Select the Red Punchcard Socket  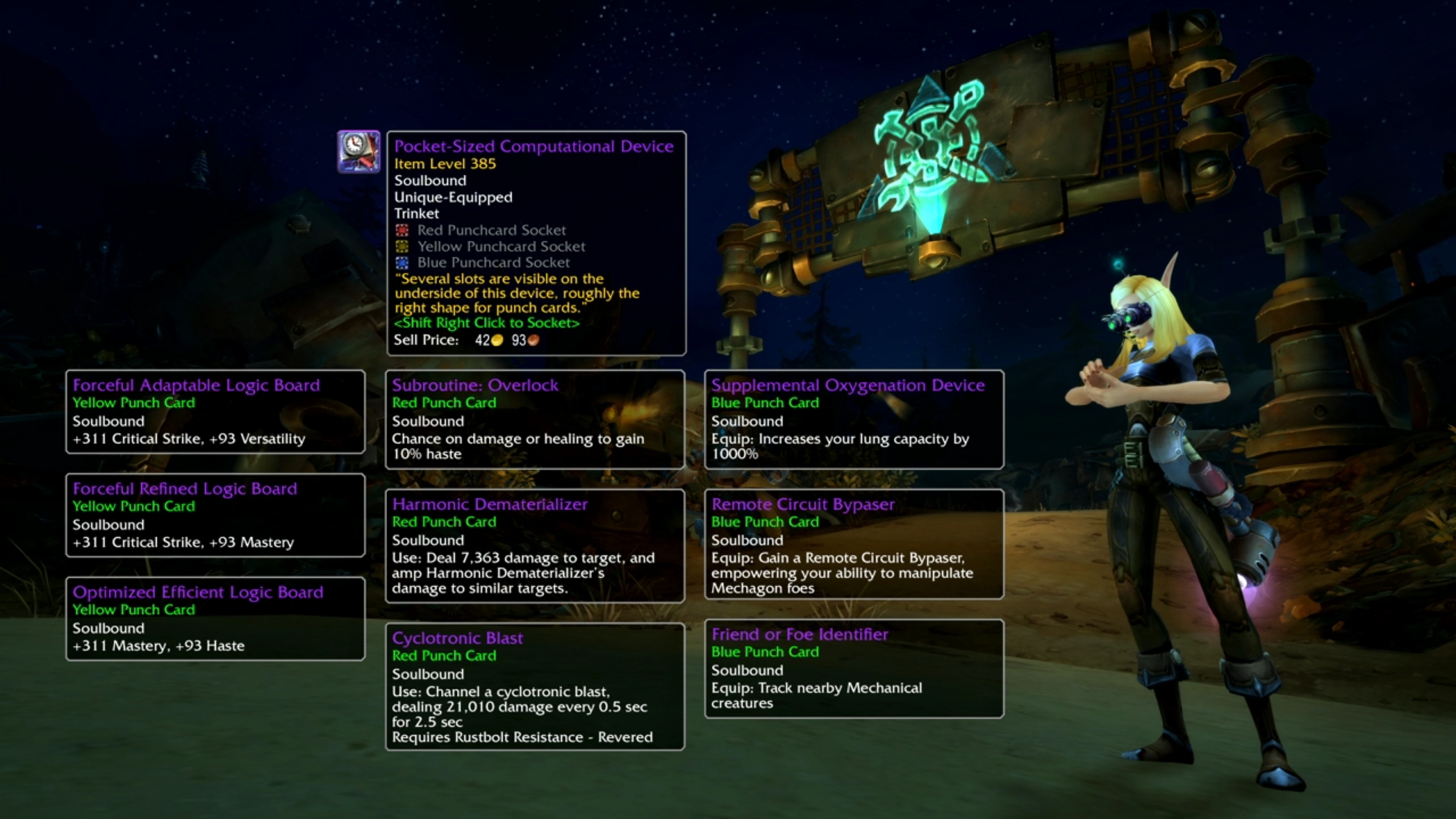tap(402, 230)
